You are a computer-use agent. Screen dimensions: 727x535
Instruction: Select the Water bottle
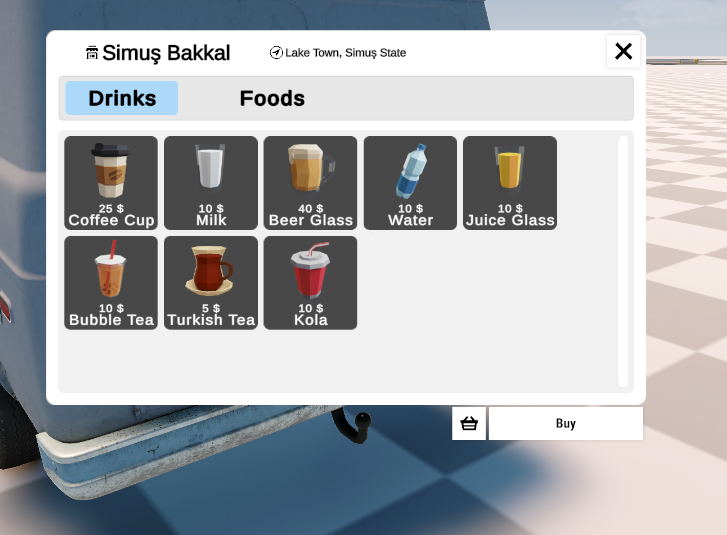pos(410,183)
